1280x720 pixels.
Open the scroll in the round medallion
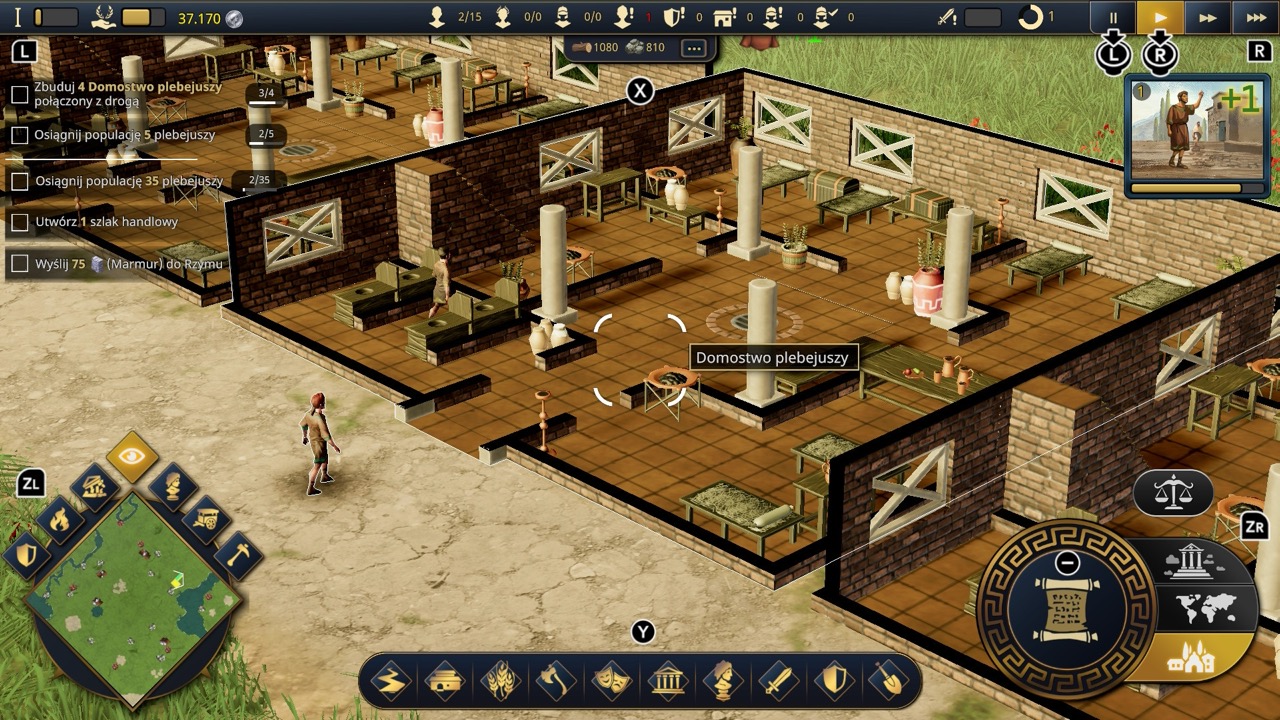1066,609
